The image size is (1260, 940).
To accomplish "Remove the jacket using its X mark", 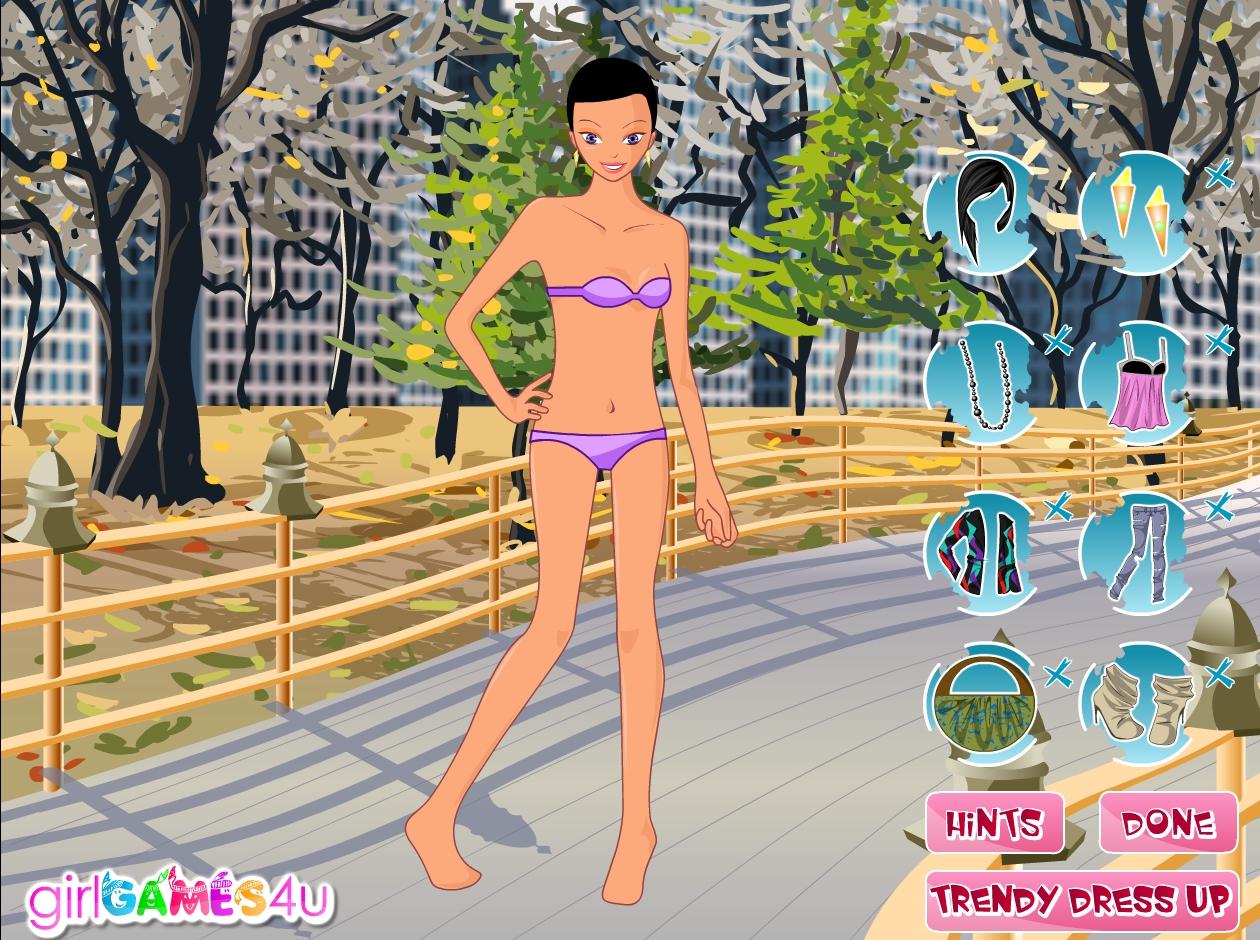I will coord(1056,509).
